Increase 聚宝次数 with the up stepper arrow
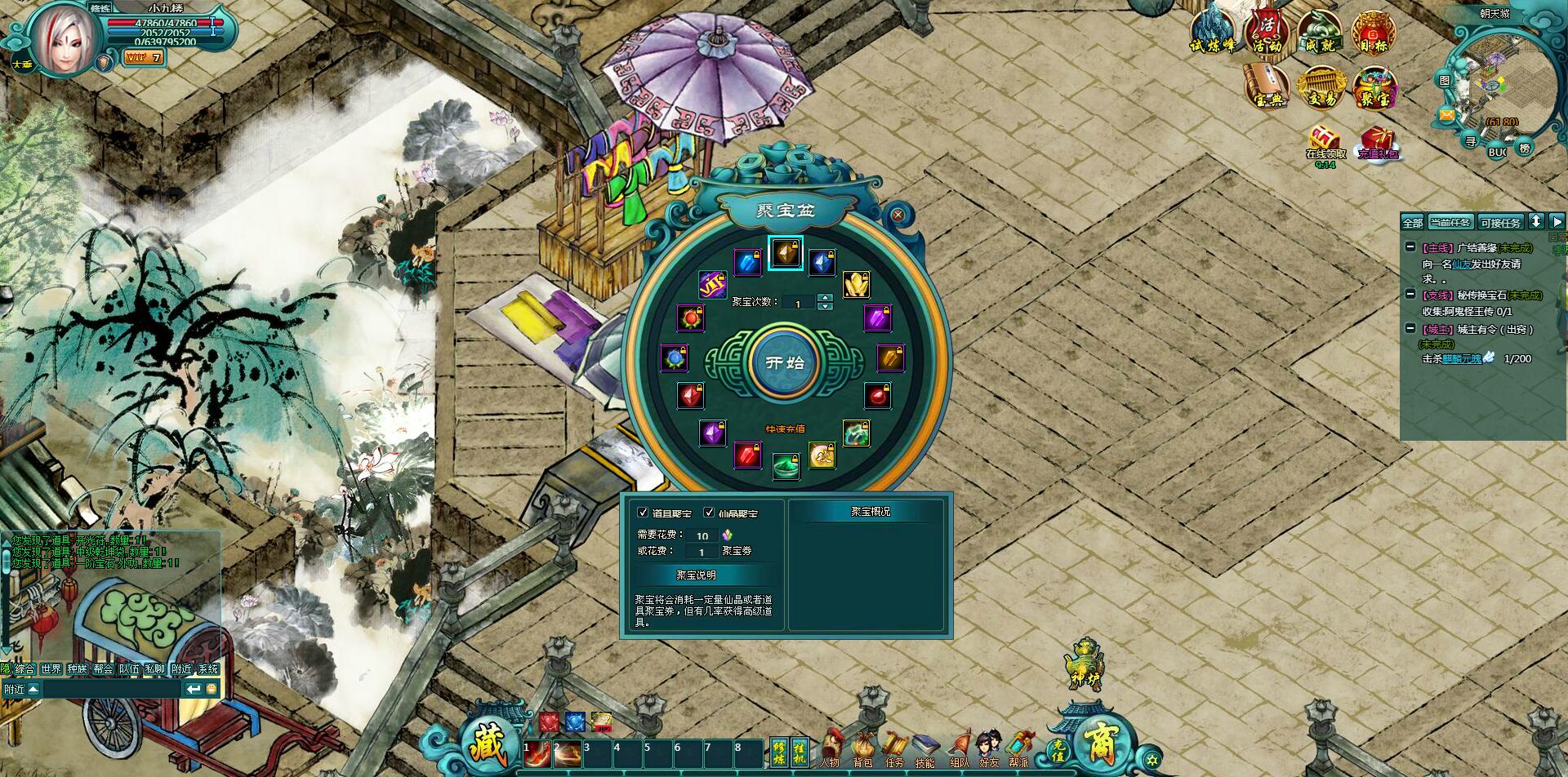The width and height of the screenshot is (1568, 777). (825, 298)
